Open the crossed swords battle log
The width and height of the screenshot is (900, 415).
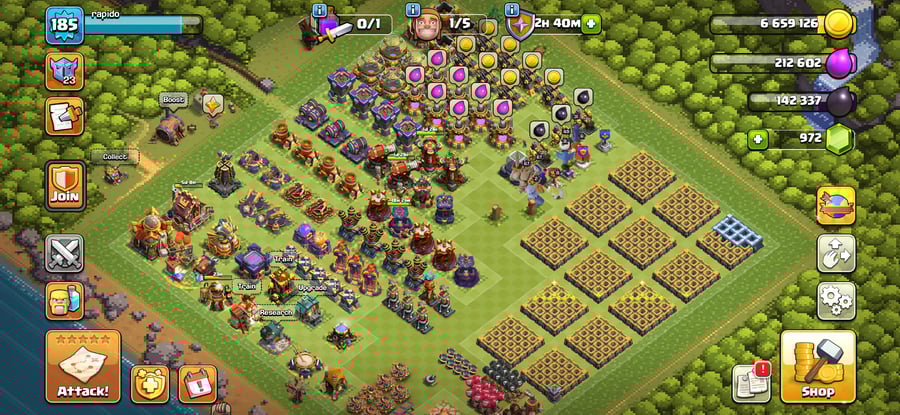65,252
